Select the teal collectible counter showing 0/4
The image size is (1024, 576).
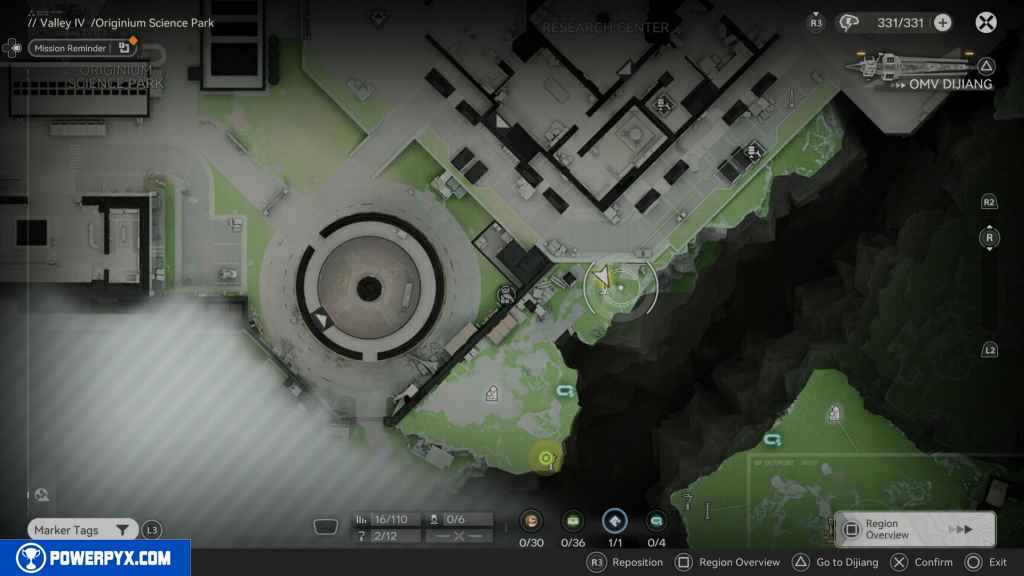[656, 521]
